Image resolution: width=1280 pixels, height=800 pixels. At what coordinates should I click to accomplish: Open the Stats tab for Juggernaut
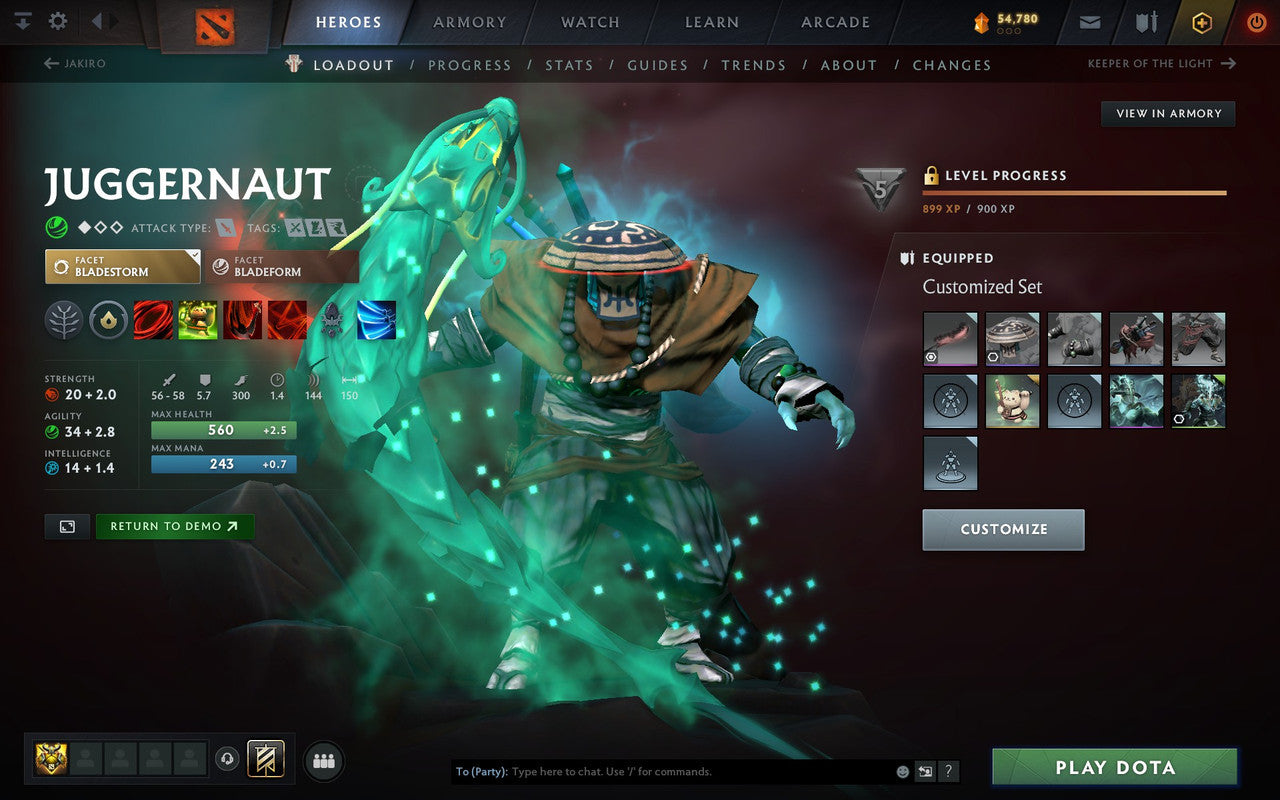[x=568, y=64]
